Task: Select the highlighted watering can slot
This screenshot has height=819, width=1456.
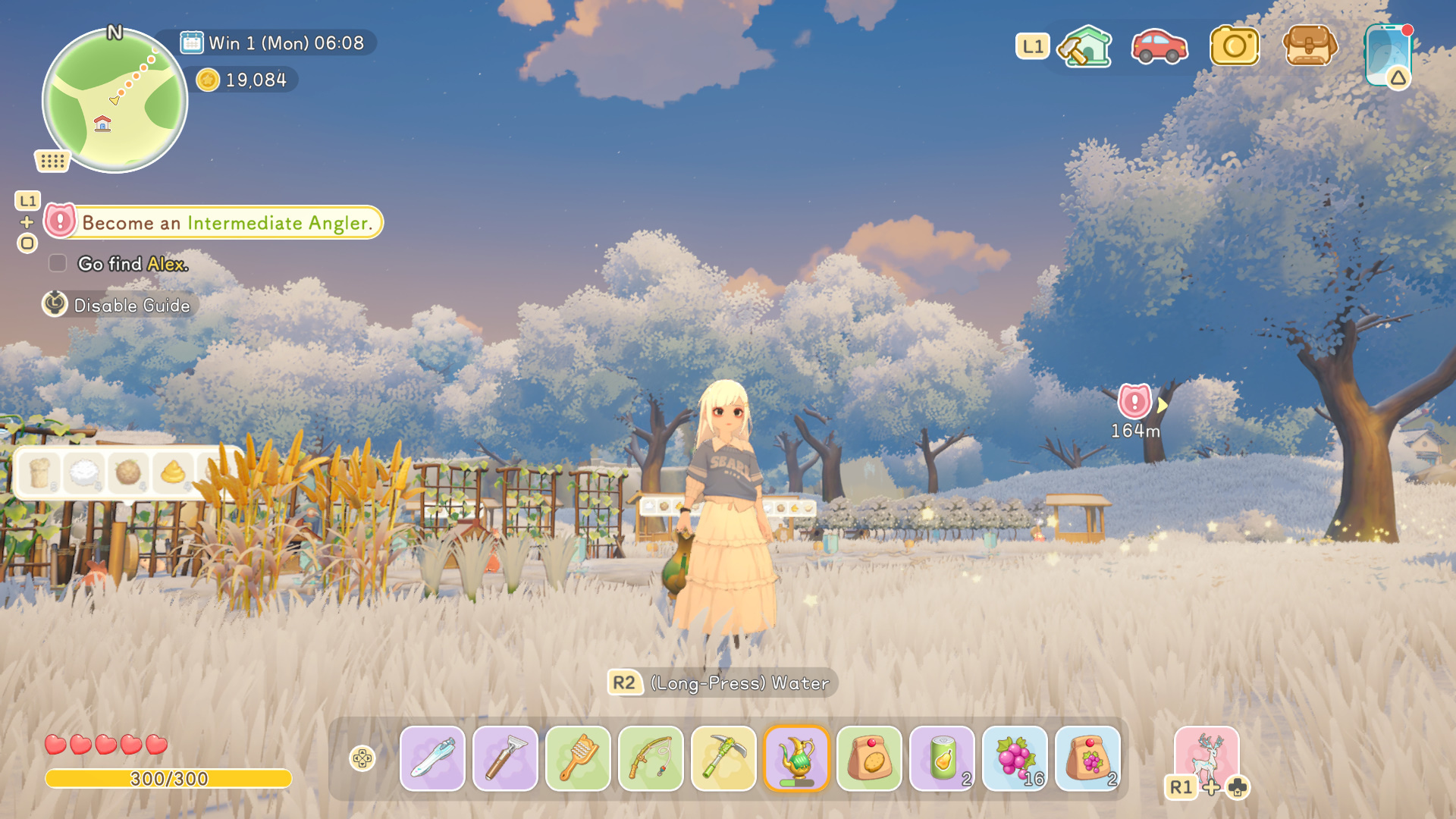Action: 796,758
